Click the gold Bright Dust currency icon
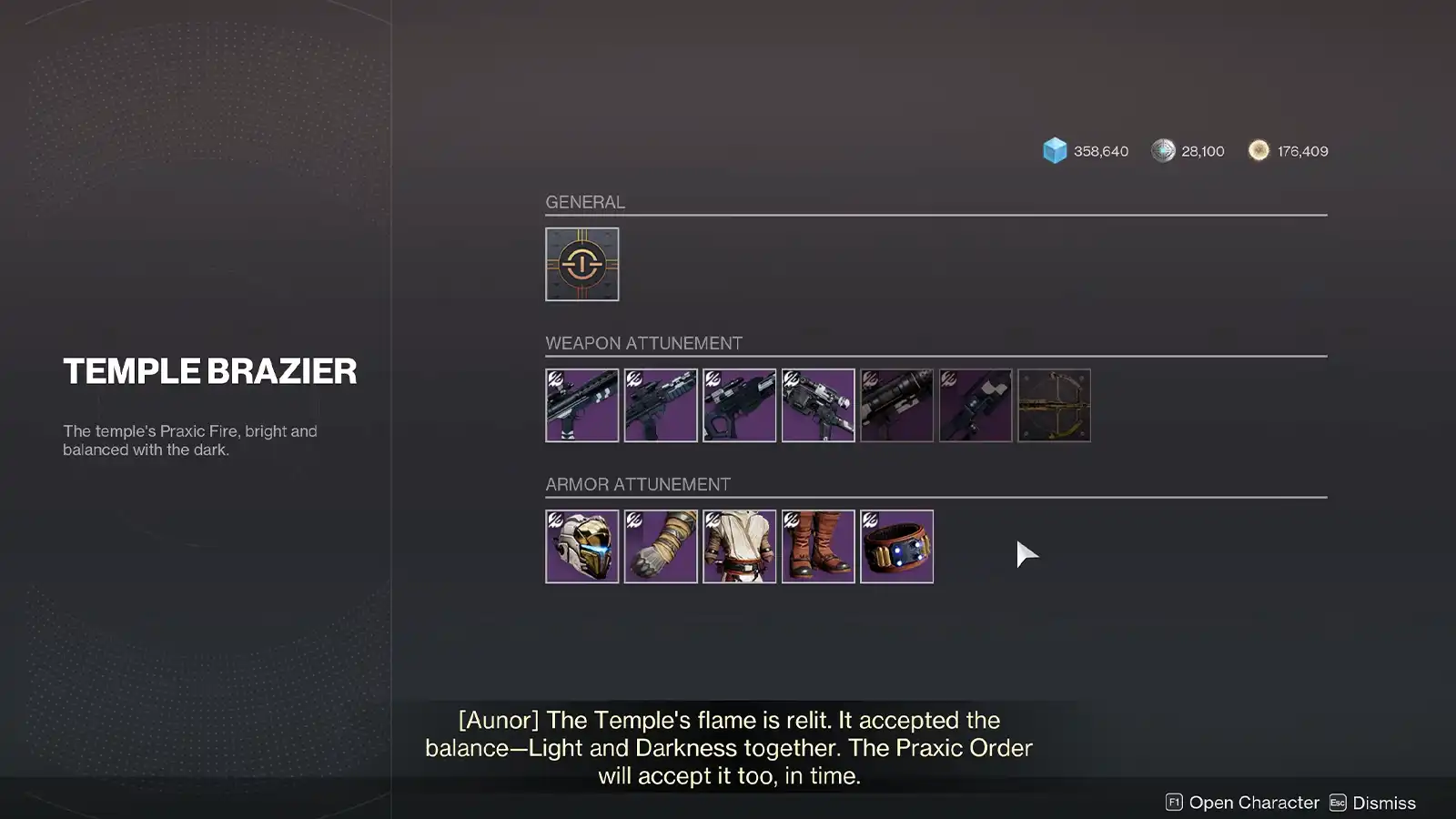The width and height of the screenshot is (1456, 819). (1259, 150)
